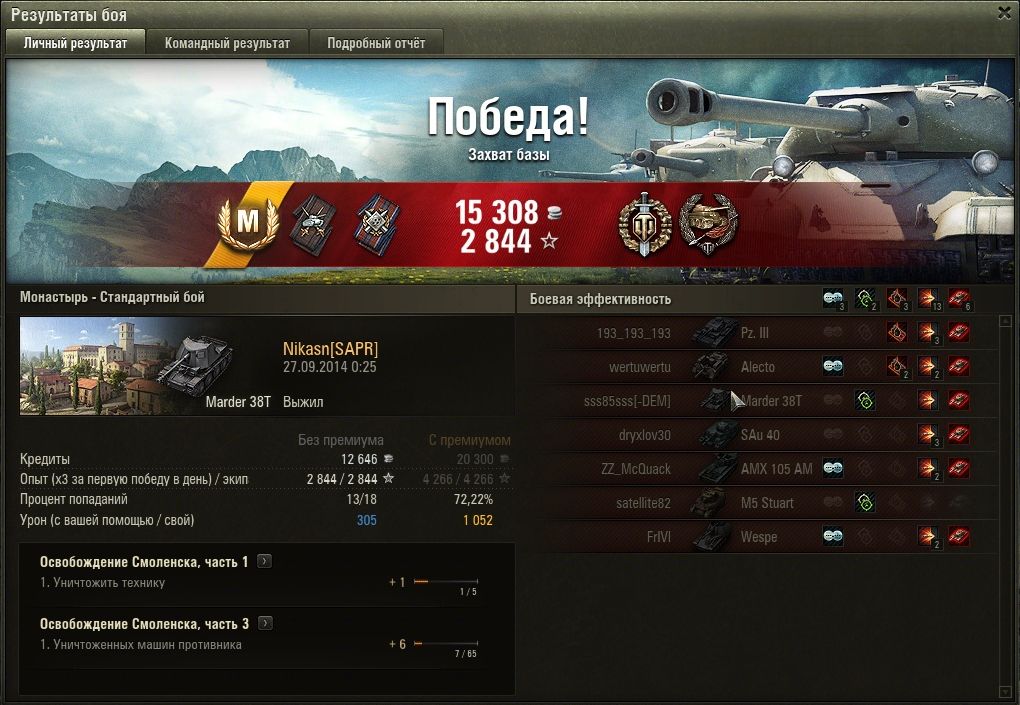1020x705 pixels.
Task: Close the battle results window
Action: pos(1004,13)
